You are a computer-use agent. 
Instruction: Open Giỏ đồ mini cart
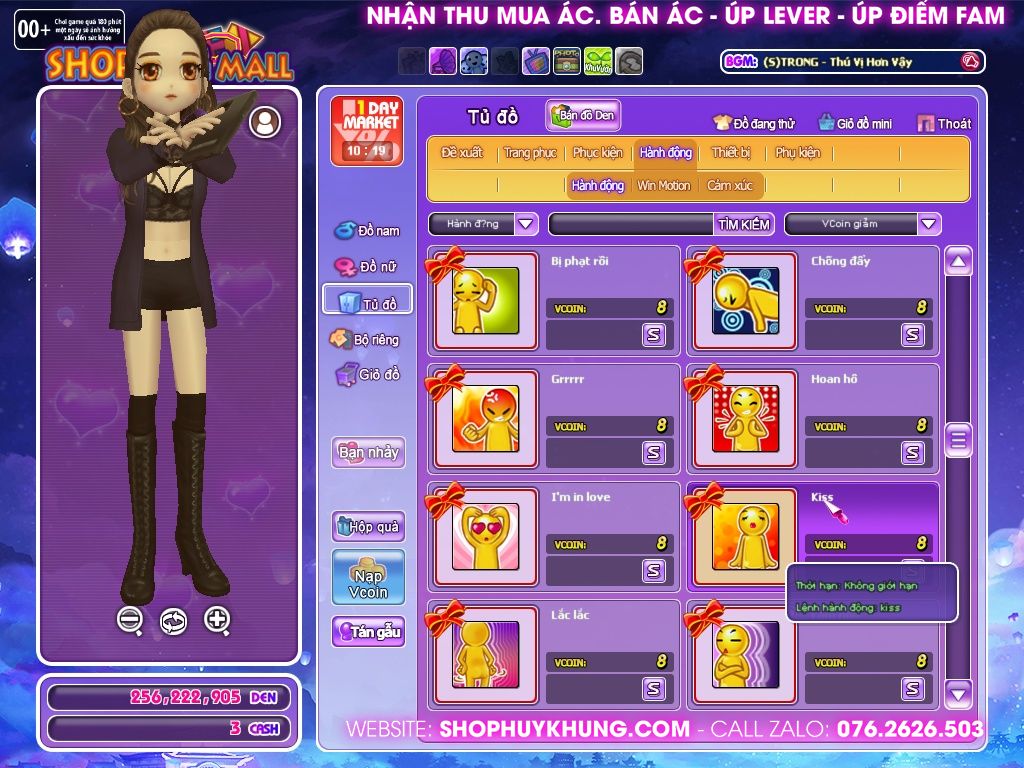point(854,124)
